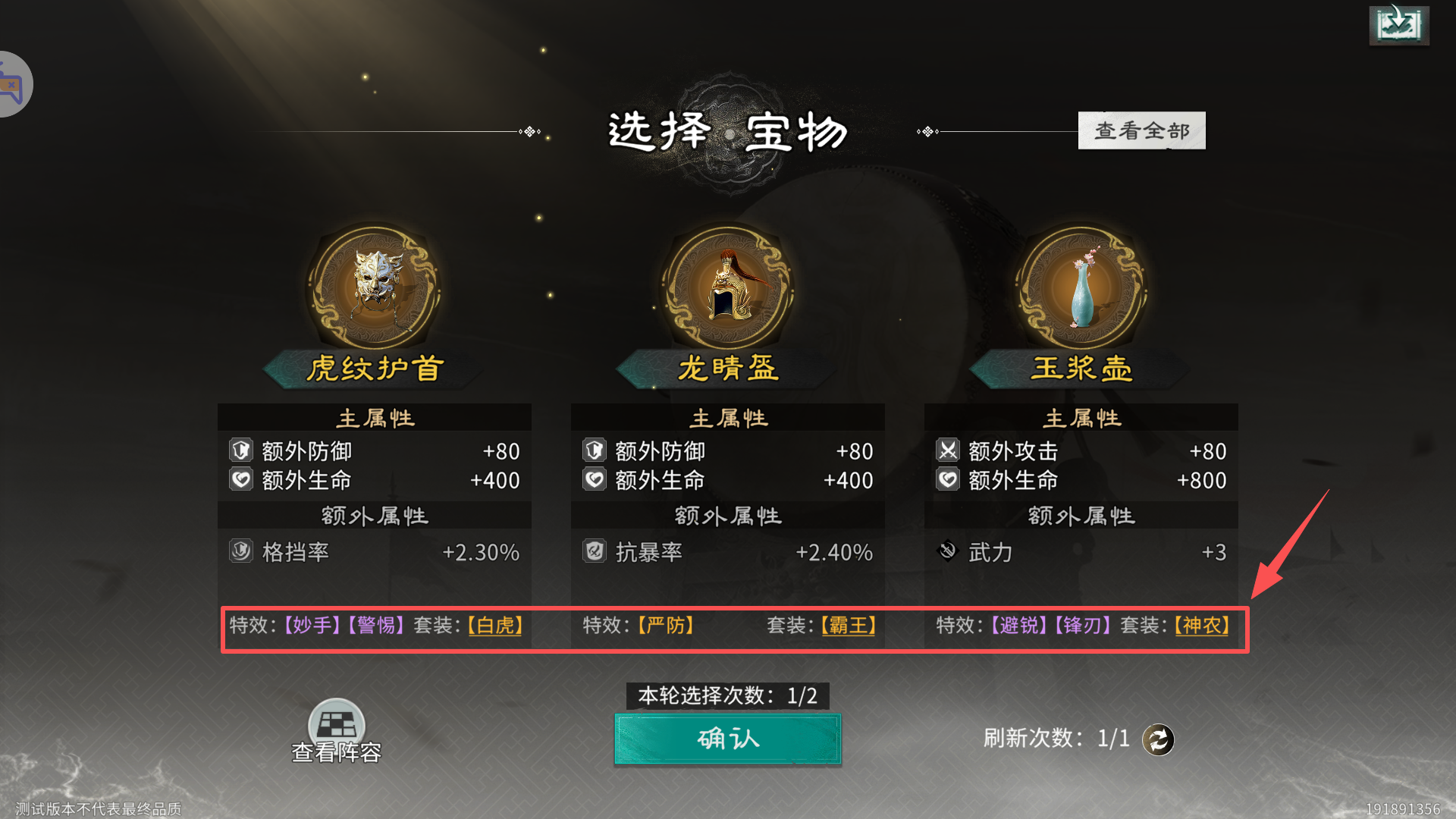Image resolution: width=1456 pixels, height=819 pixels.
Task: Click the attack icon beside 额外攻击
Action: click(x=947, y=450)
